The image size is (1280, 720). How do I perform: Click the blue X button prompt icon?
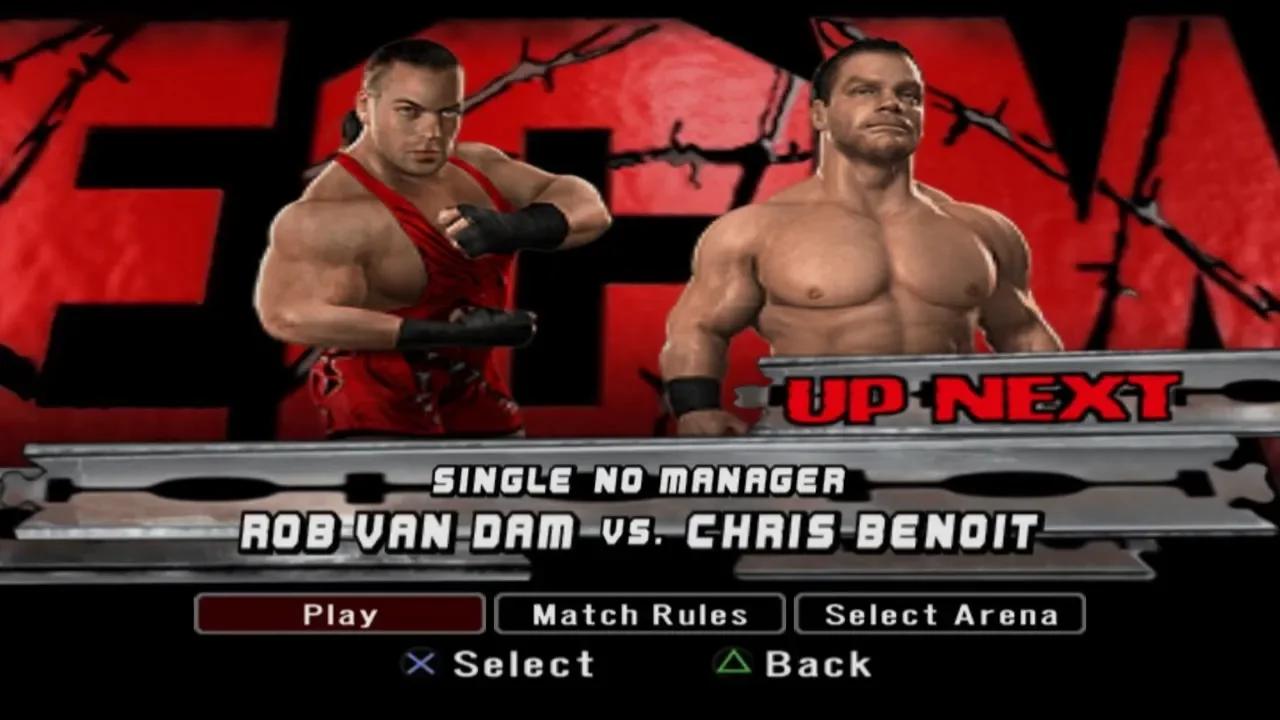point(422,663)
